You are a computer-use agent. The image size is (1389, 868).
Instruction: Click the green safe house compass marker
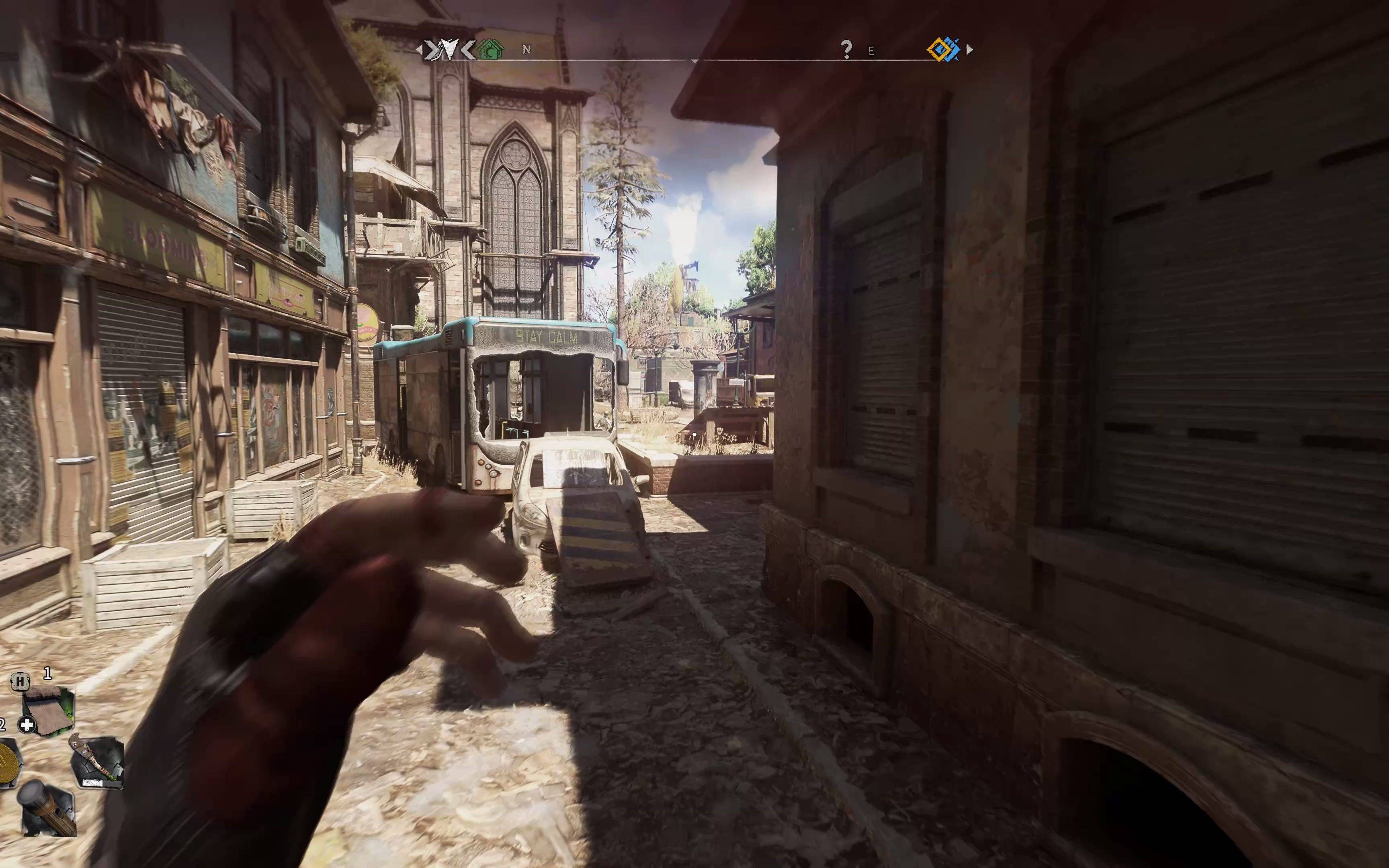[490, 49]
